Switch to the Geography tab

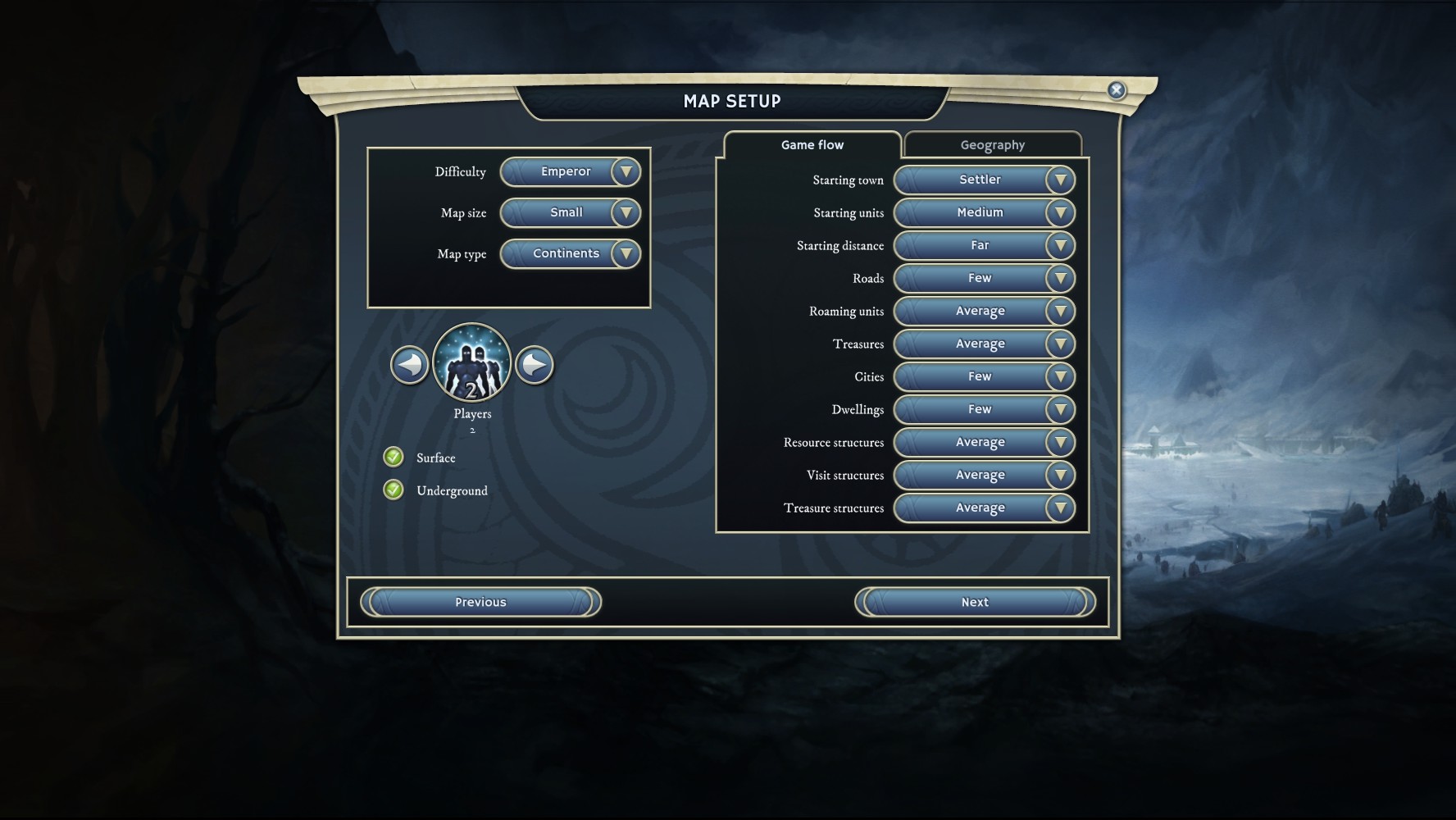click(992, 145)
